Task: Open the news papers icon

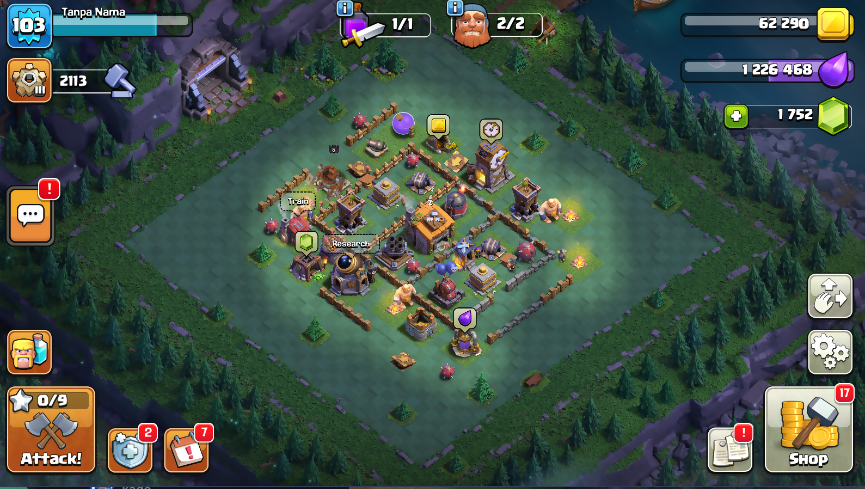Action: click(729, 449)
